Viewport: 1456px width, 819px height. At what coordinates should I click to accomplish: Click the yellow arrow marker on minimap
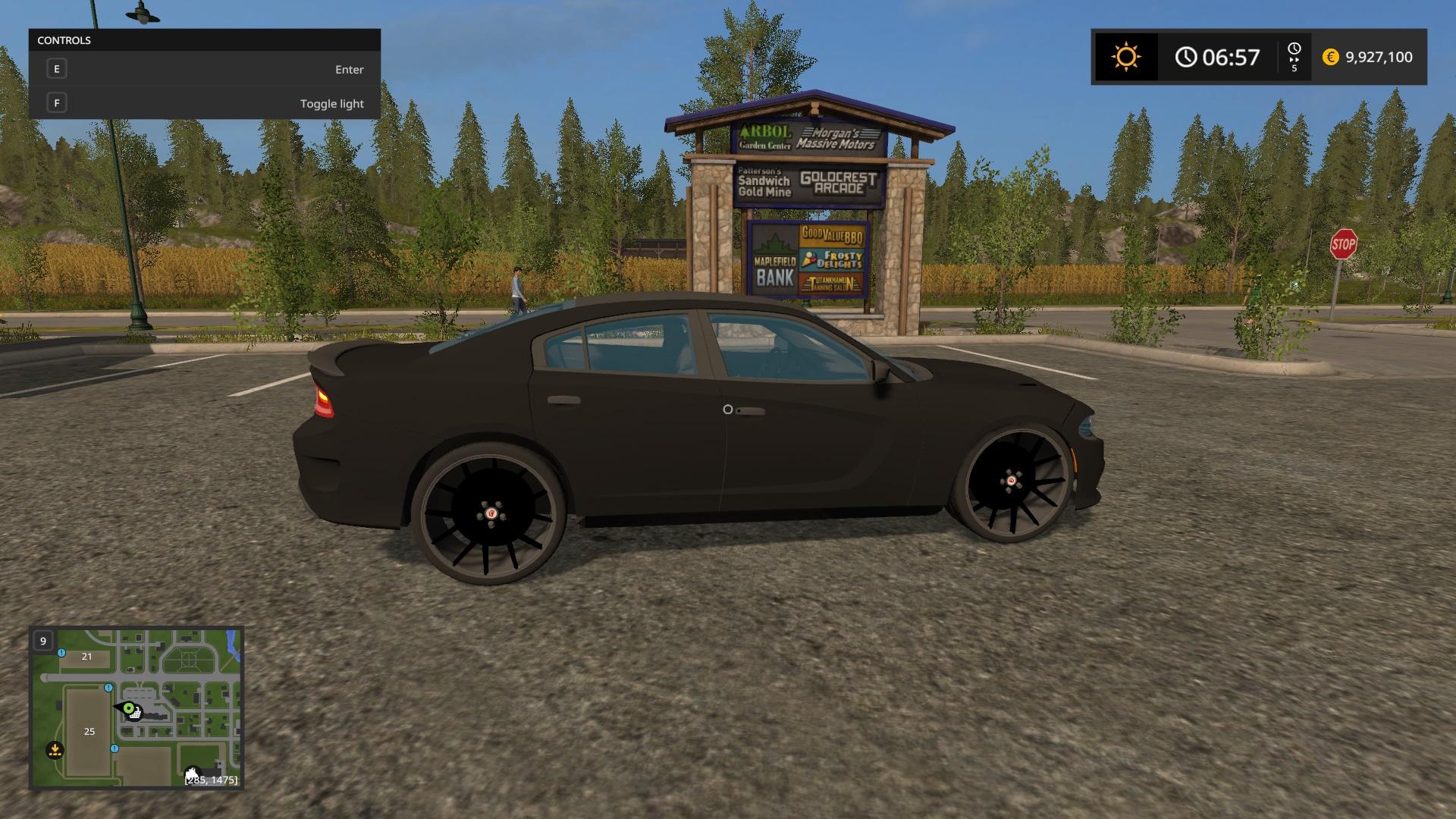coord(55,750)
